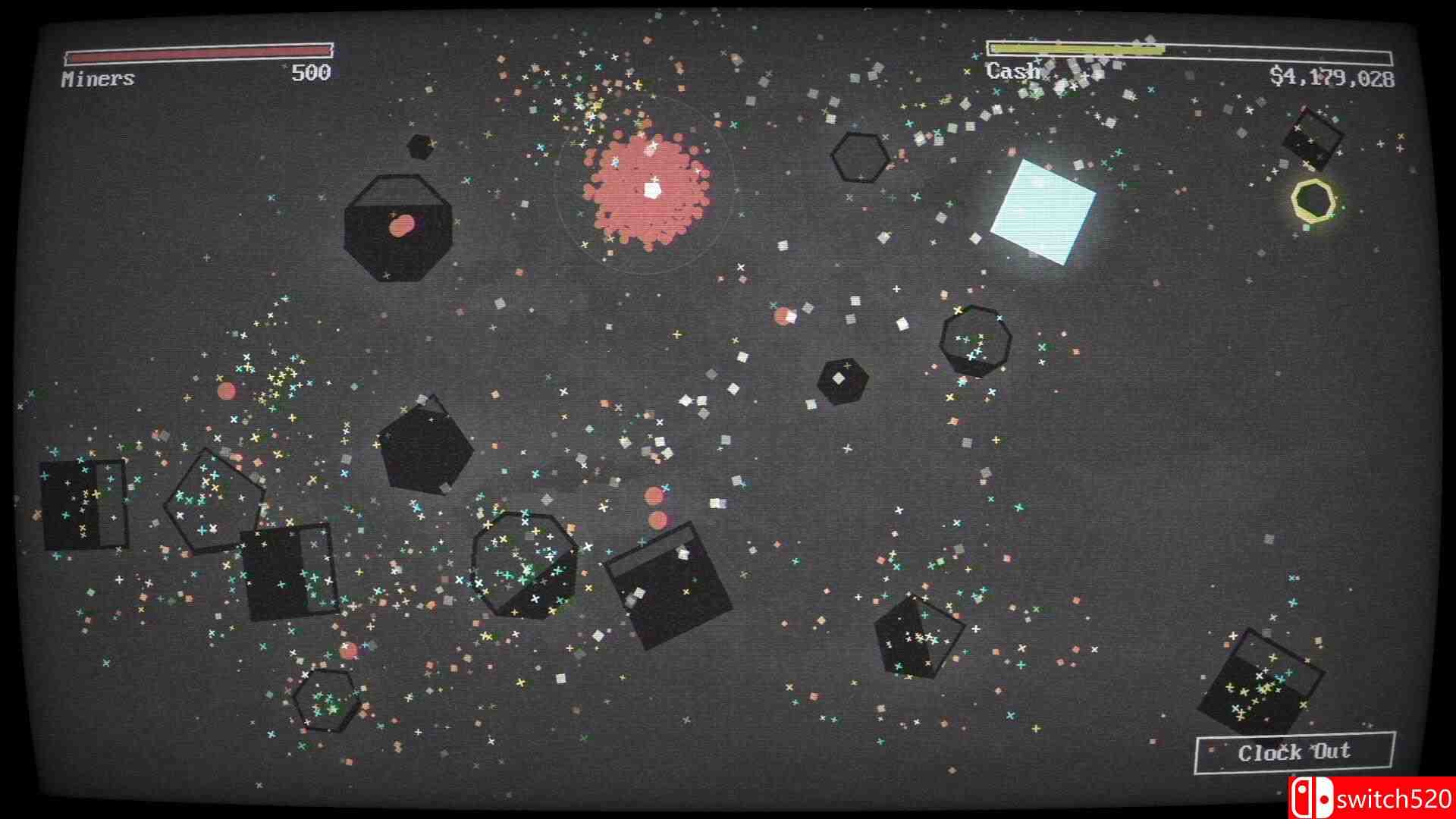This screenshot has width=1456, height=819.
Task: Click the yellow Cash progress bar
Action: pos(1077,48)
